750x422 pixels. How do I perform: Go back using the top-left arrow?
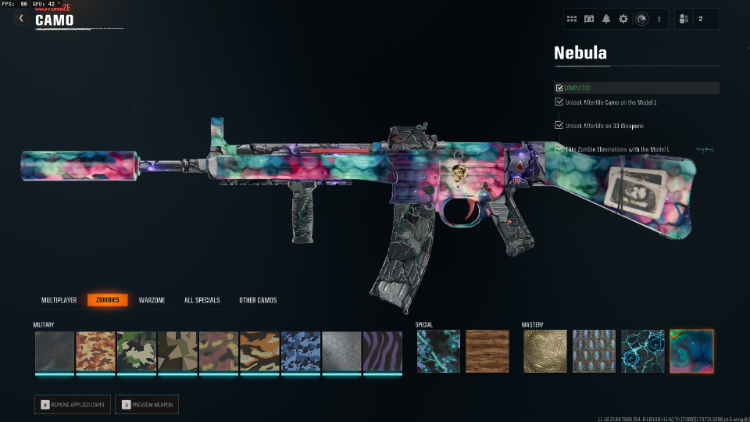click(21, 18)
